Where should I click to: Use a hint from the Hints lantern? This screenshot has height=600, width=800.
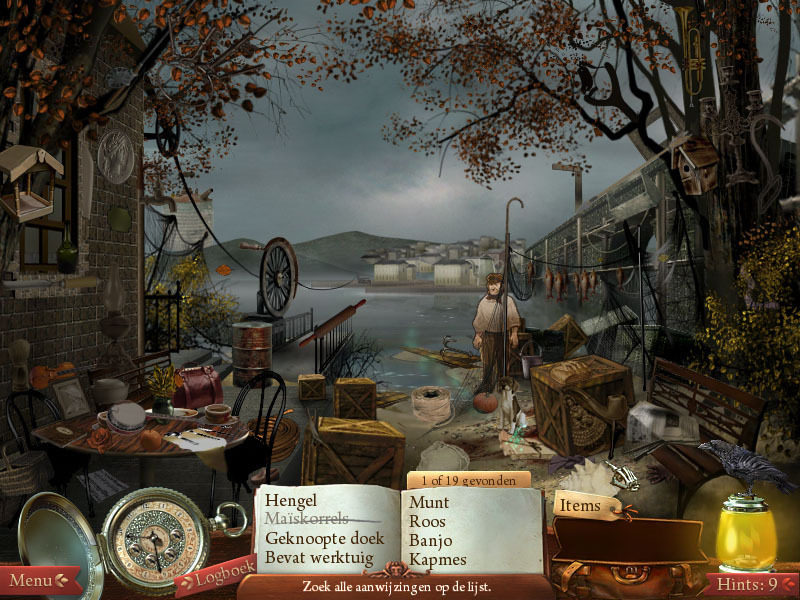tap(745, 538)
